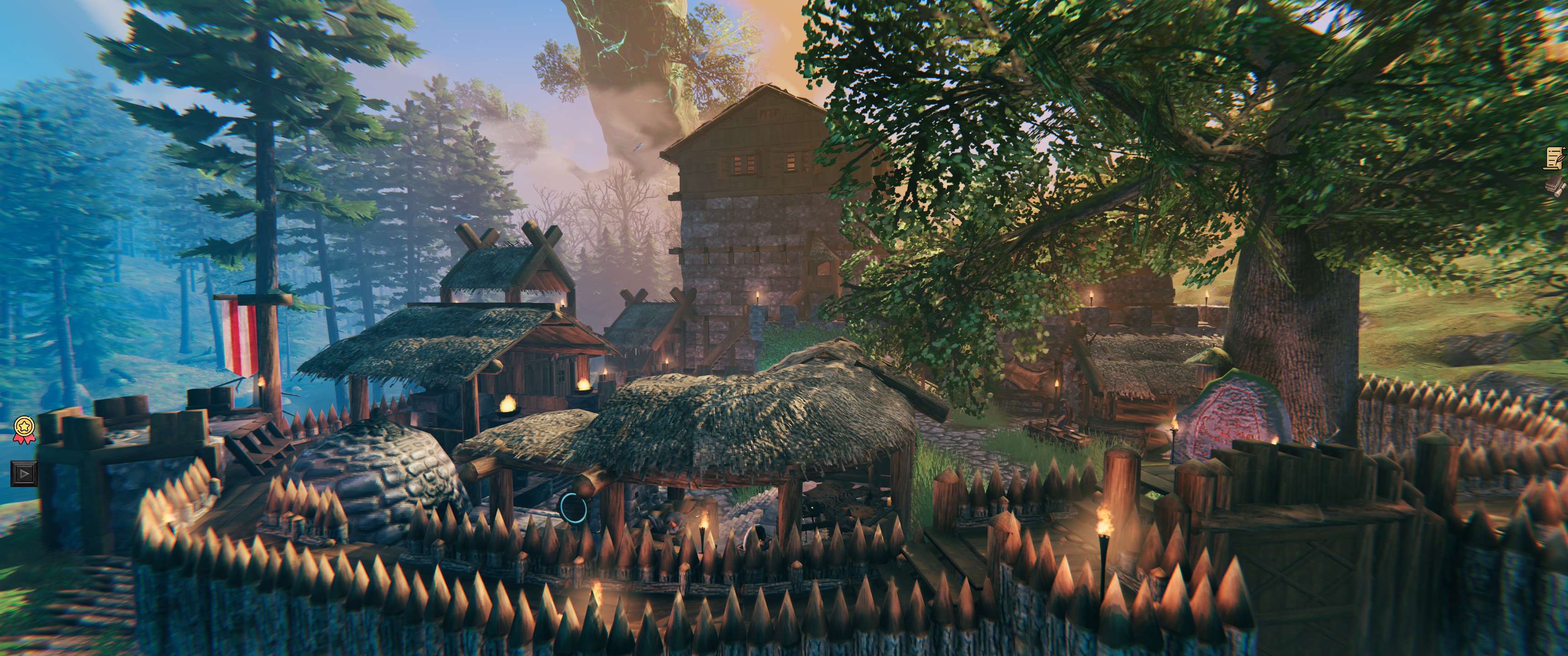This screenshot has height=656, width=1568.
Task: Open the stacked books and scroll icon
Action: 1559,186
